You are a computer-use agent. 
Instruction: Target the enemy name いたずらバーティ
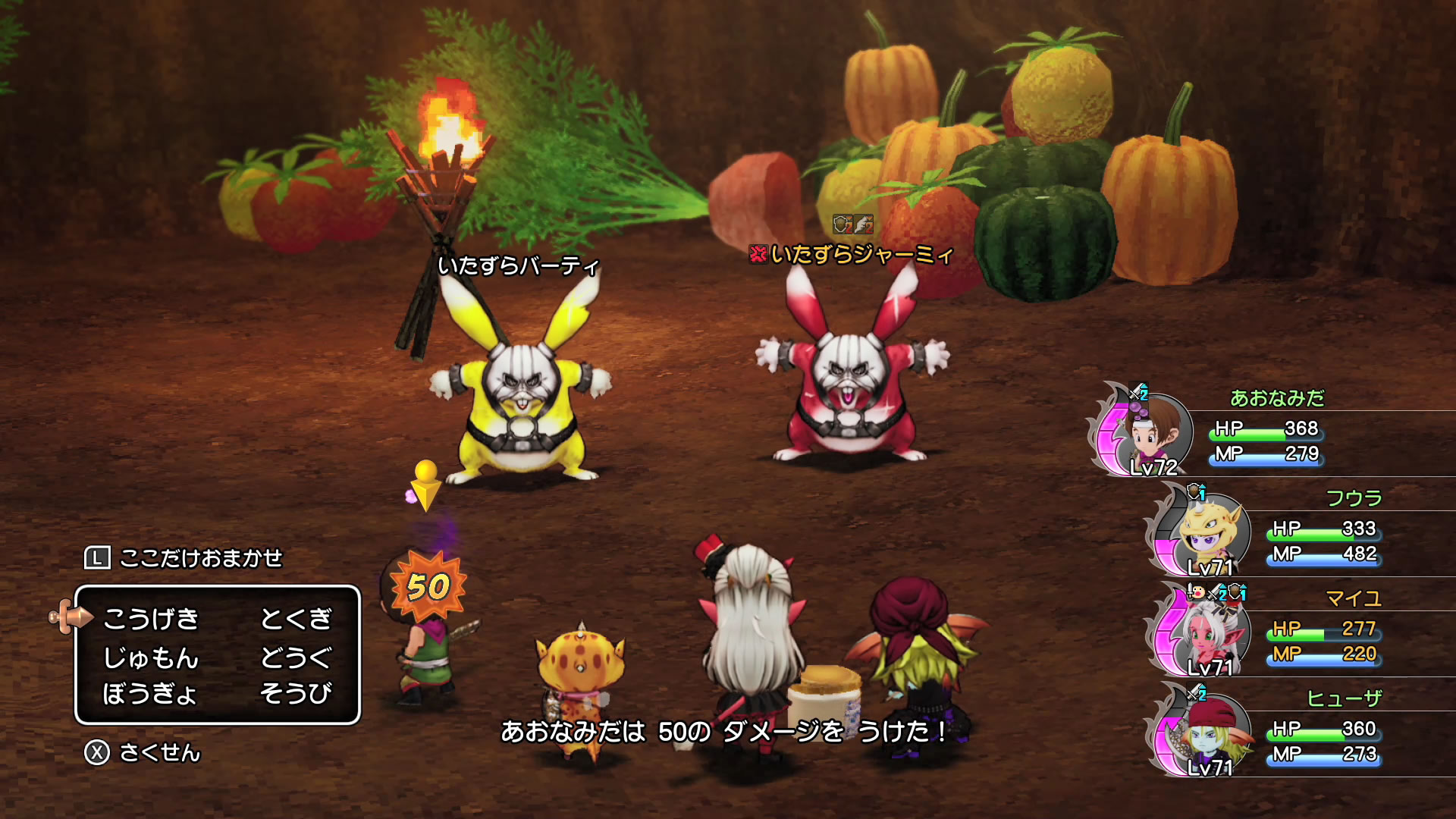pos(519,265)
